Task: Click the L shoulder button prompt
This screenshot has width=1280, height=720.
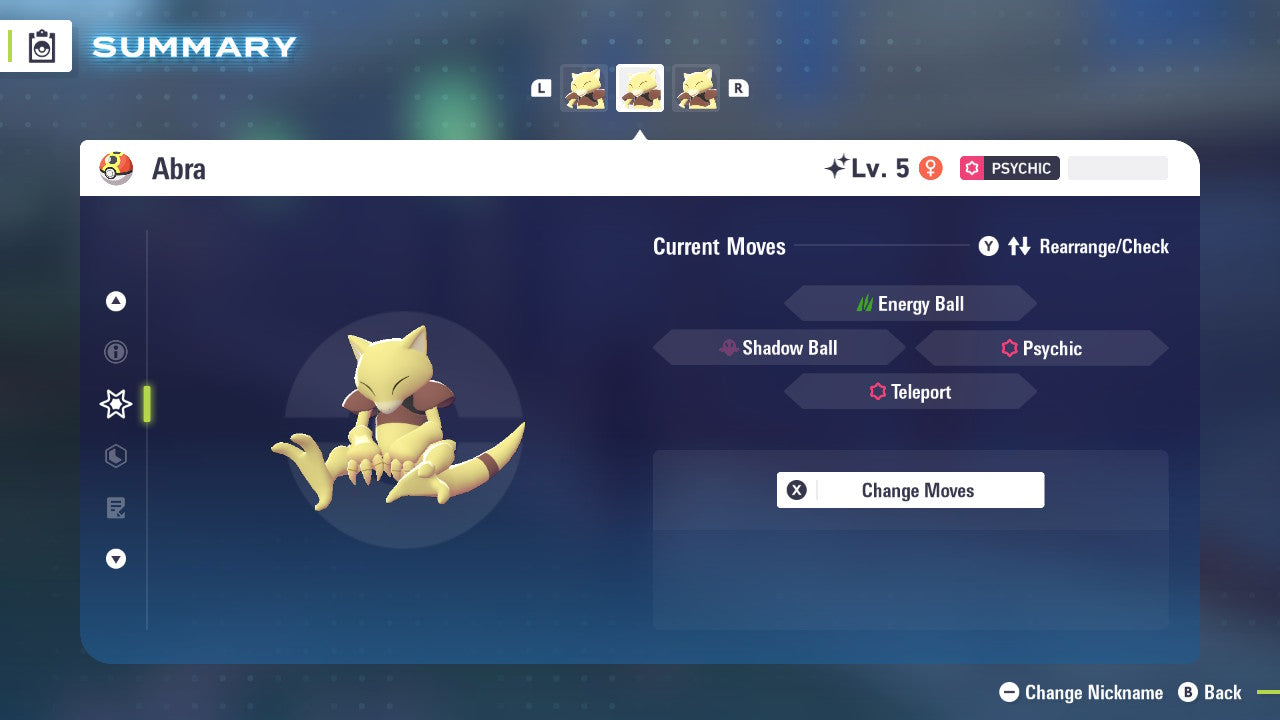Action: 541,88
